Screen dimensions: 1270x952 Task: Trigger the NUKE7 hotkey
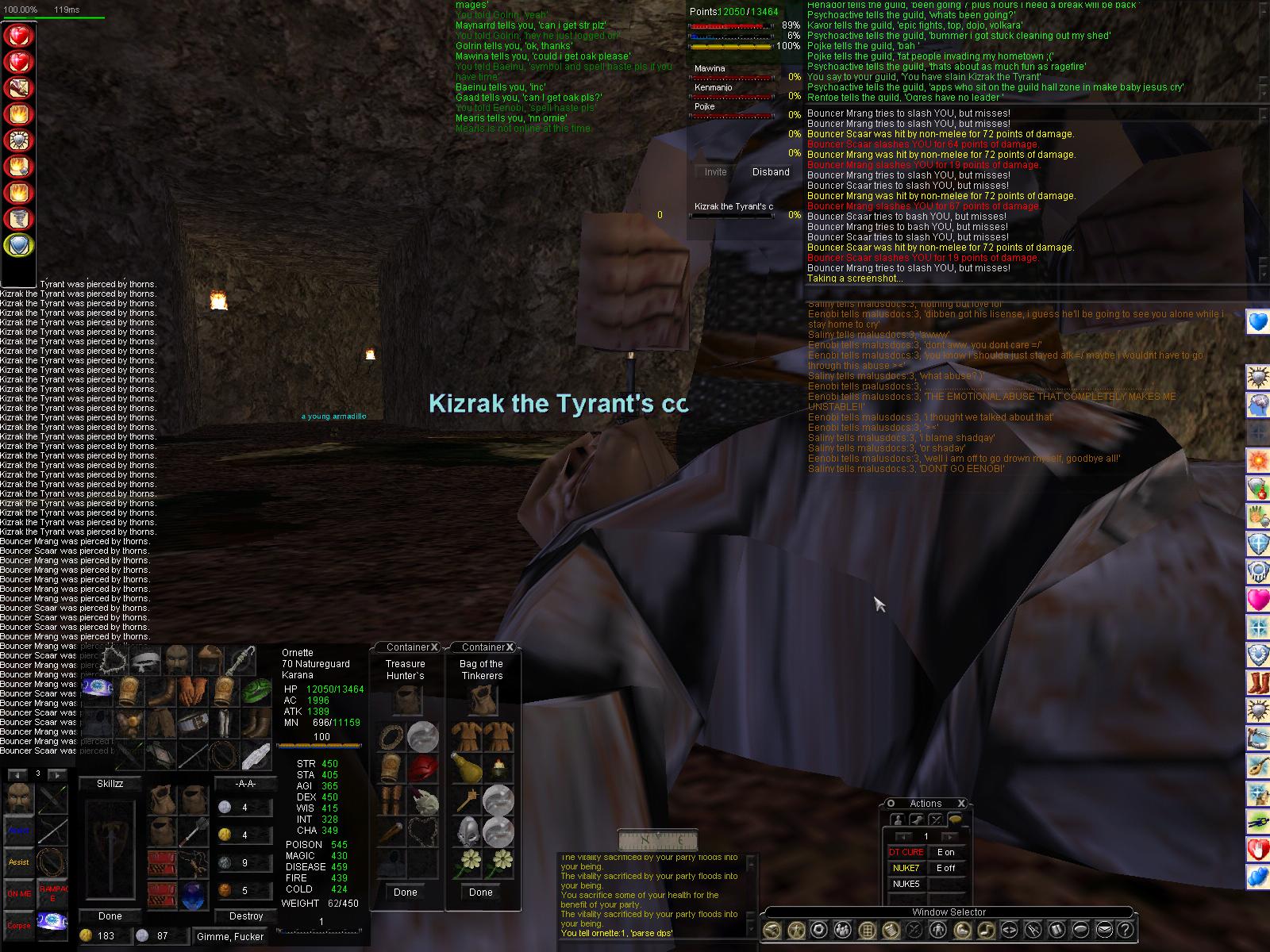pyautogui.click(x=905, y=868)
